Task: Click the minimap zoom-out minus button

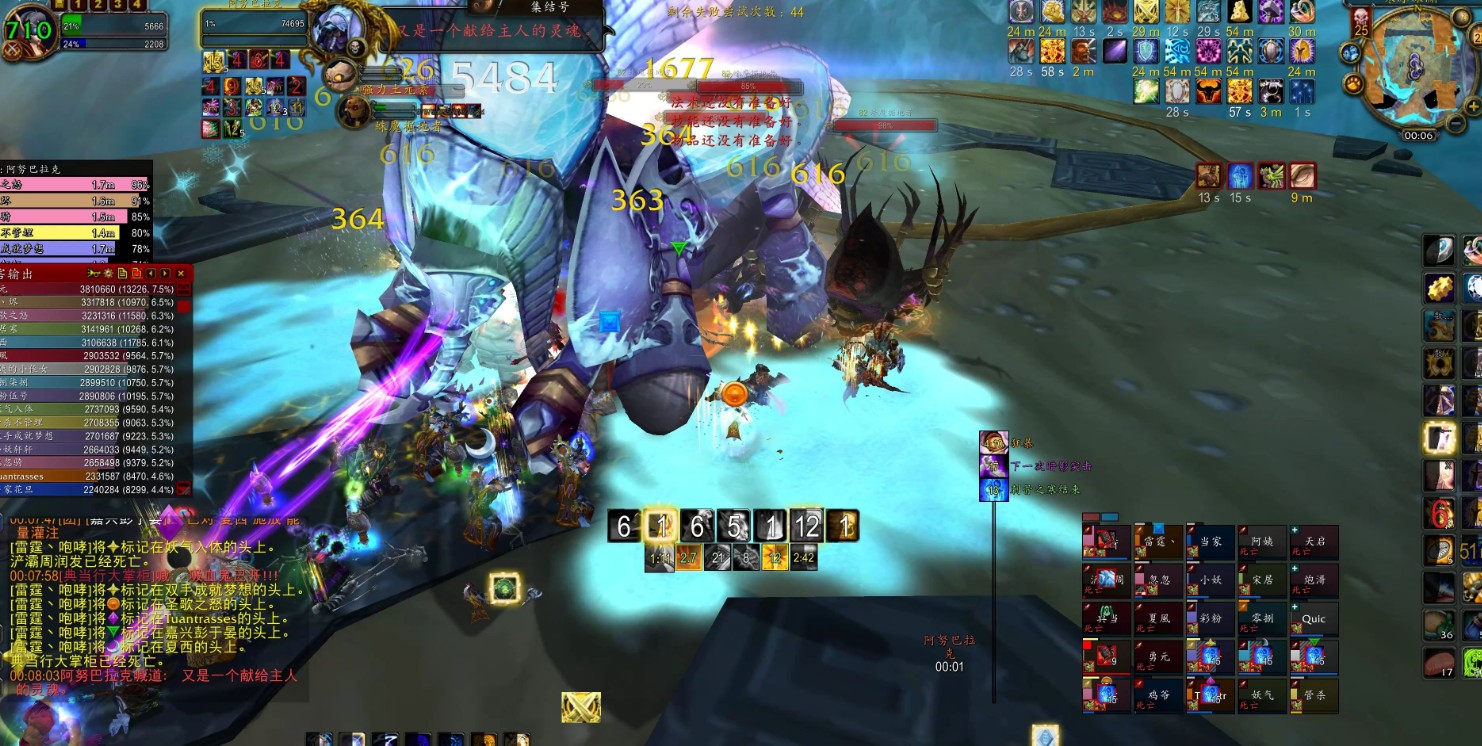Action: pos(1455,121)
